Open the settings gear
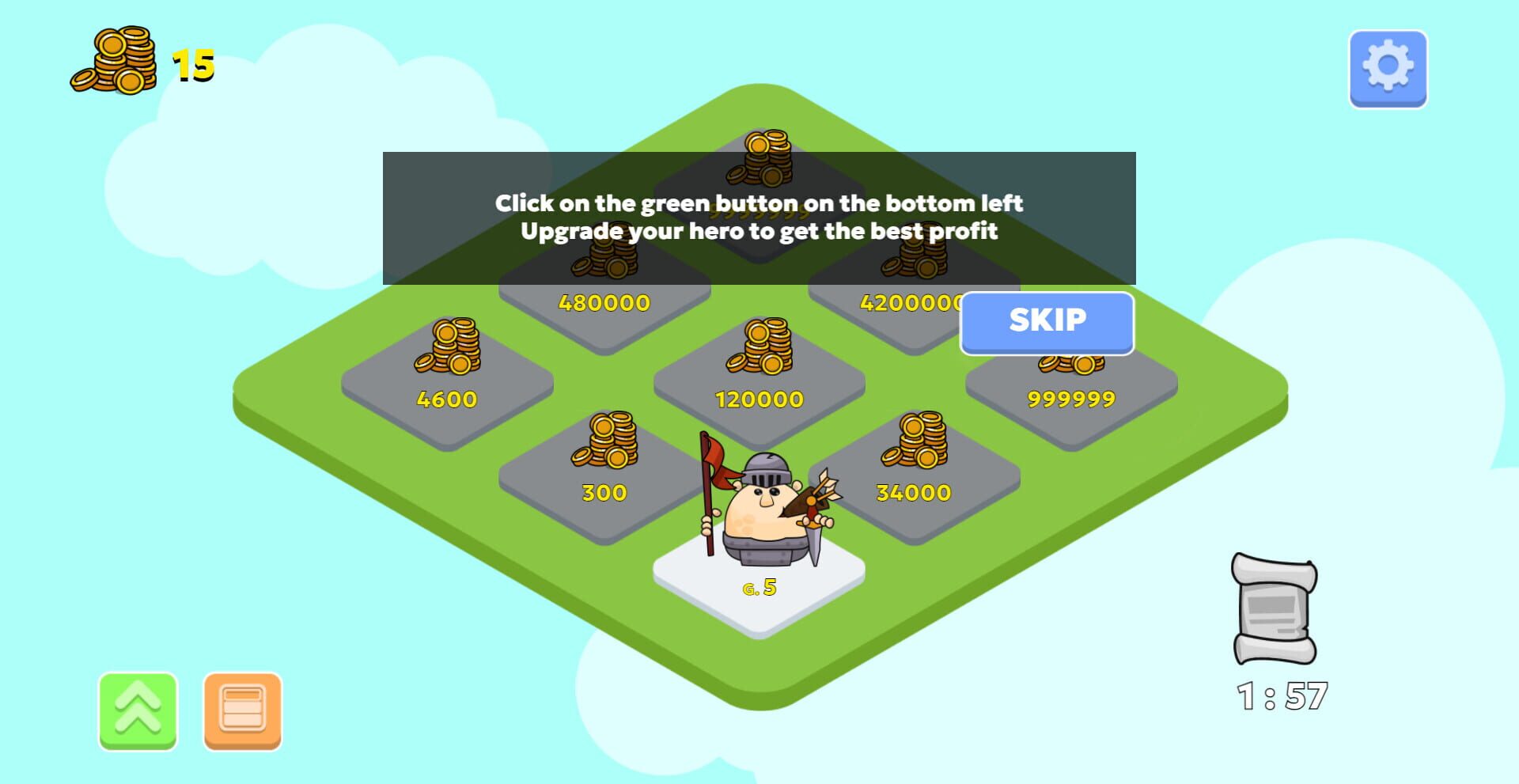Image resolution: width=1519 pixels, height=784 pixels. [1388, 67]
